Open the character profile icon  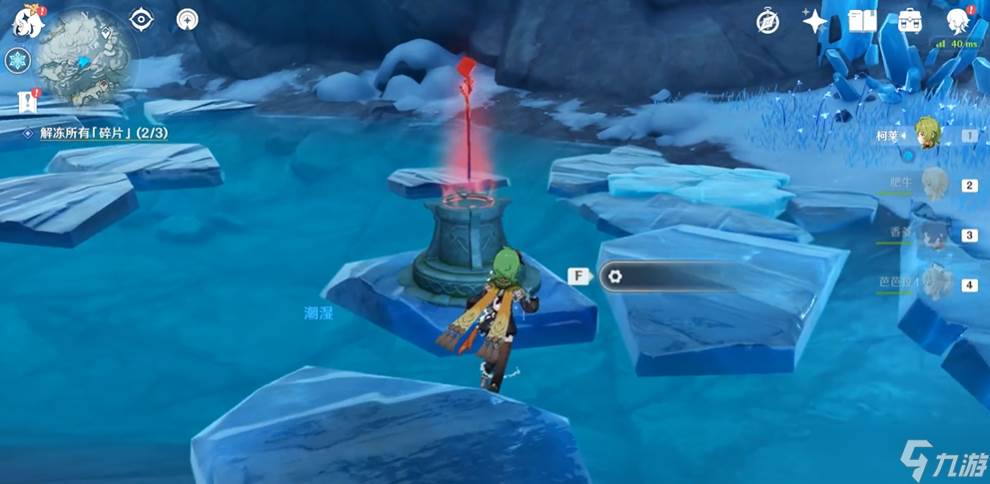coord(958,21)
